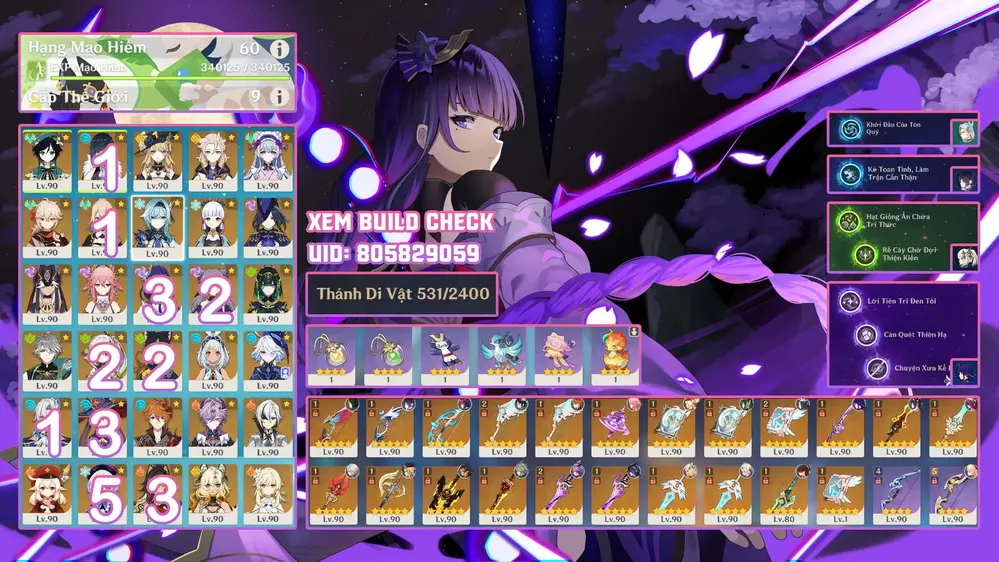Screen dimensions: 999x562
Task: Choose the highlighted Eula character tile
Action: pyautogui.click(x=158, y=227)
